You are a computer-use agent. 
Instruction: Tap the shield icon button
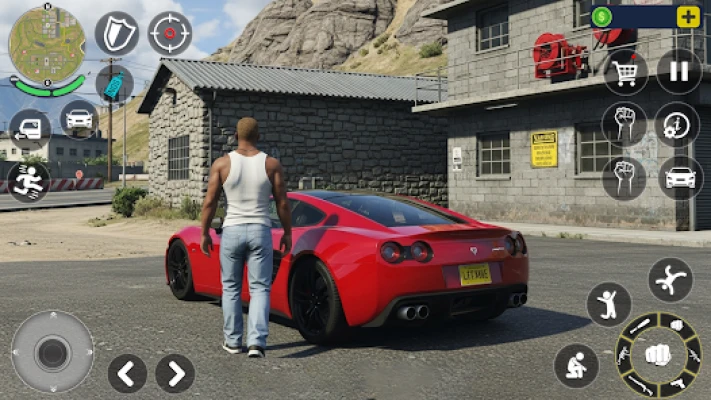point(117,33)
